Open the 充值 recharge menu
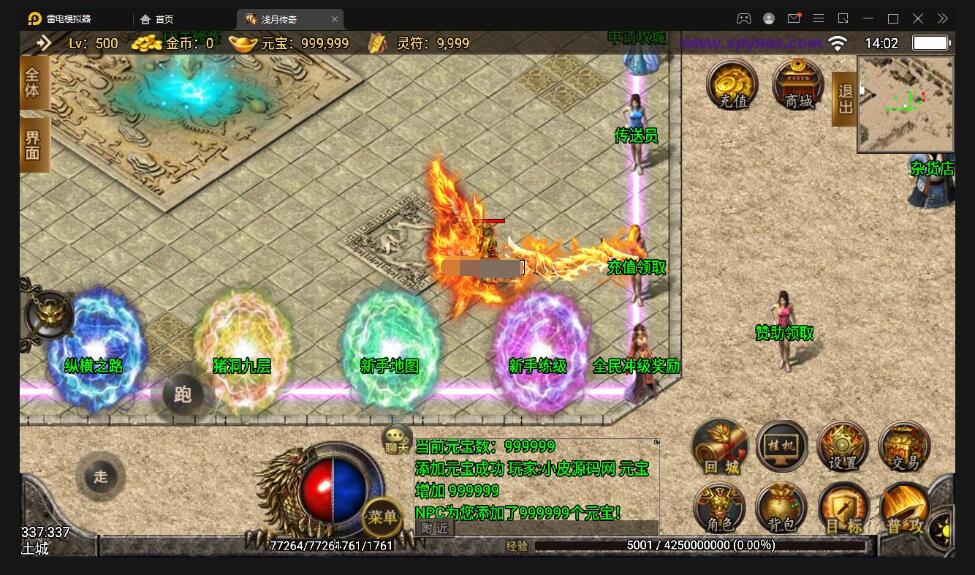The image size is (975, 575). pyautogui.click(x=733, y=84)
